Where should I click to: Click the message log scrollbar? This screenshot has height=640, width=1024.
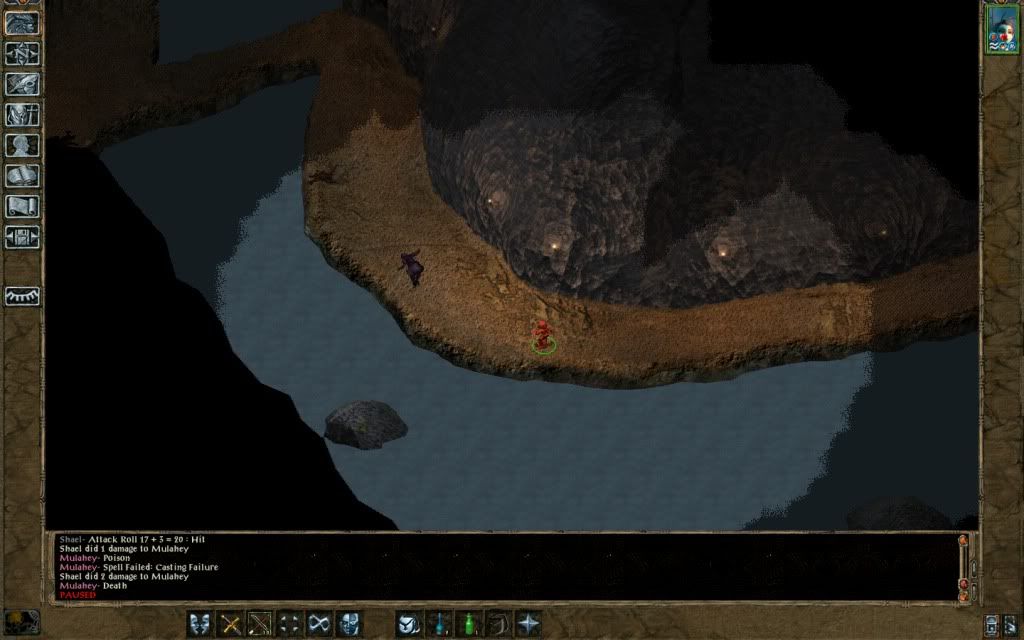(x=964, y=565)
